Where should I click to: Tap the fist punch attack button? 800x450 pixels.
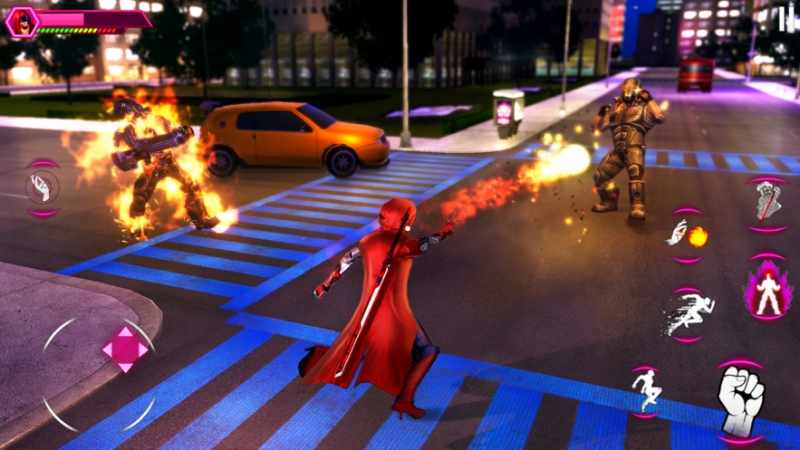click(x=741, y=400)
